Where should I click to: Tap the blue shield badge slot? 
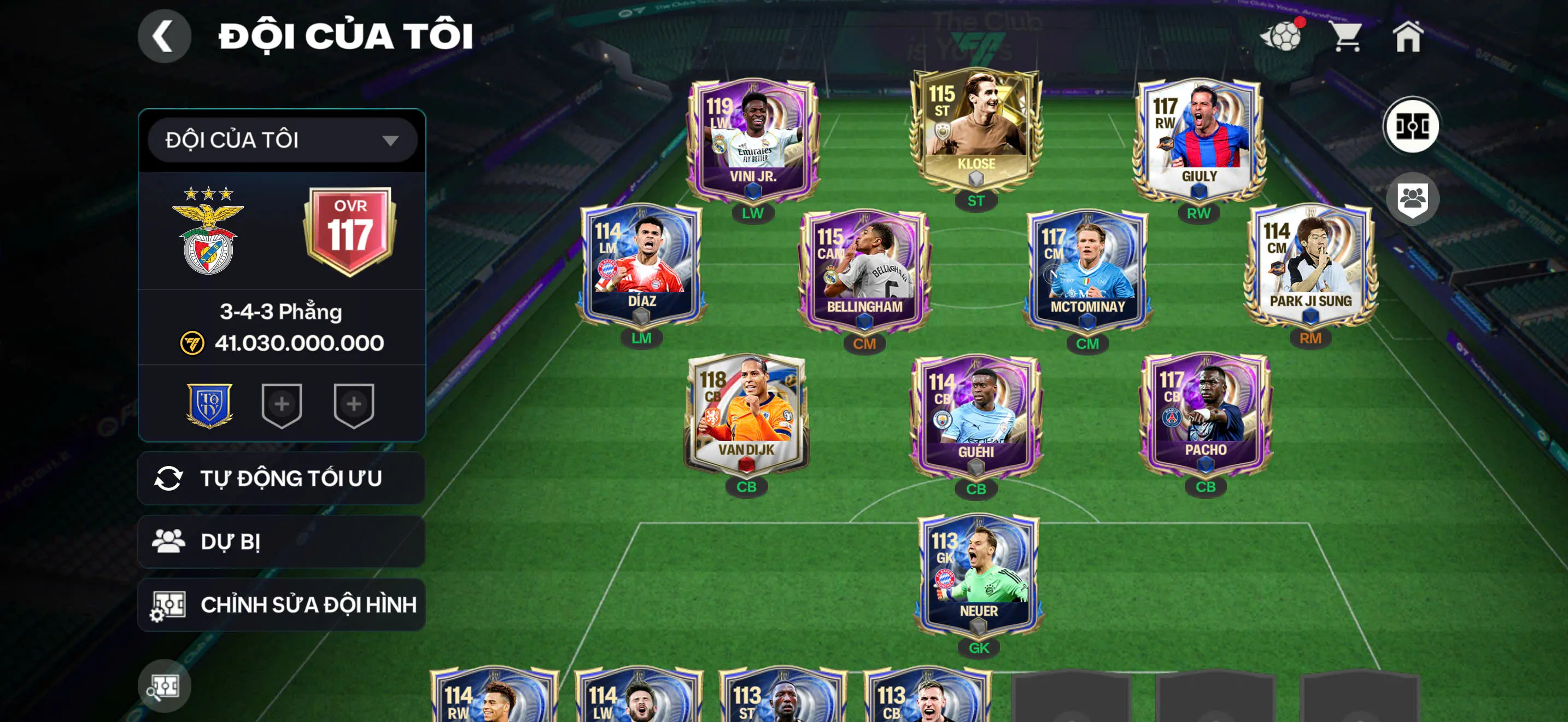[x=209, y=405]
